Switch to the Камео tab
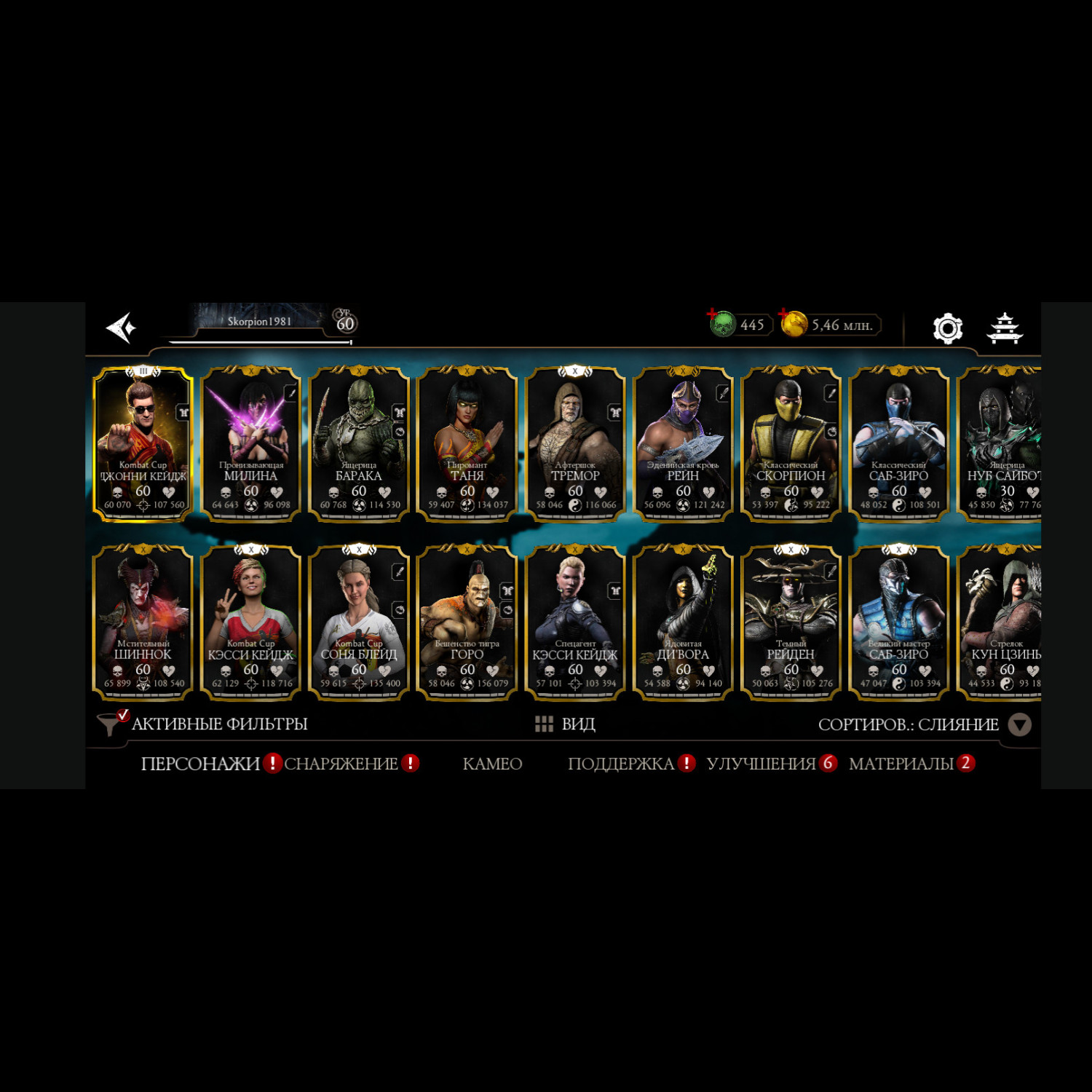 [x=492, y=764]
